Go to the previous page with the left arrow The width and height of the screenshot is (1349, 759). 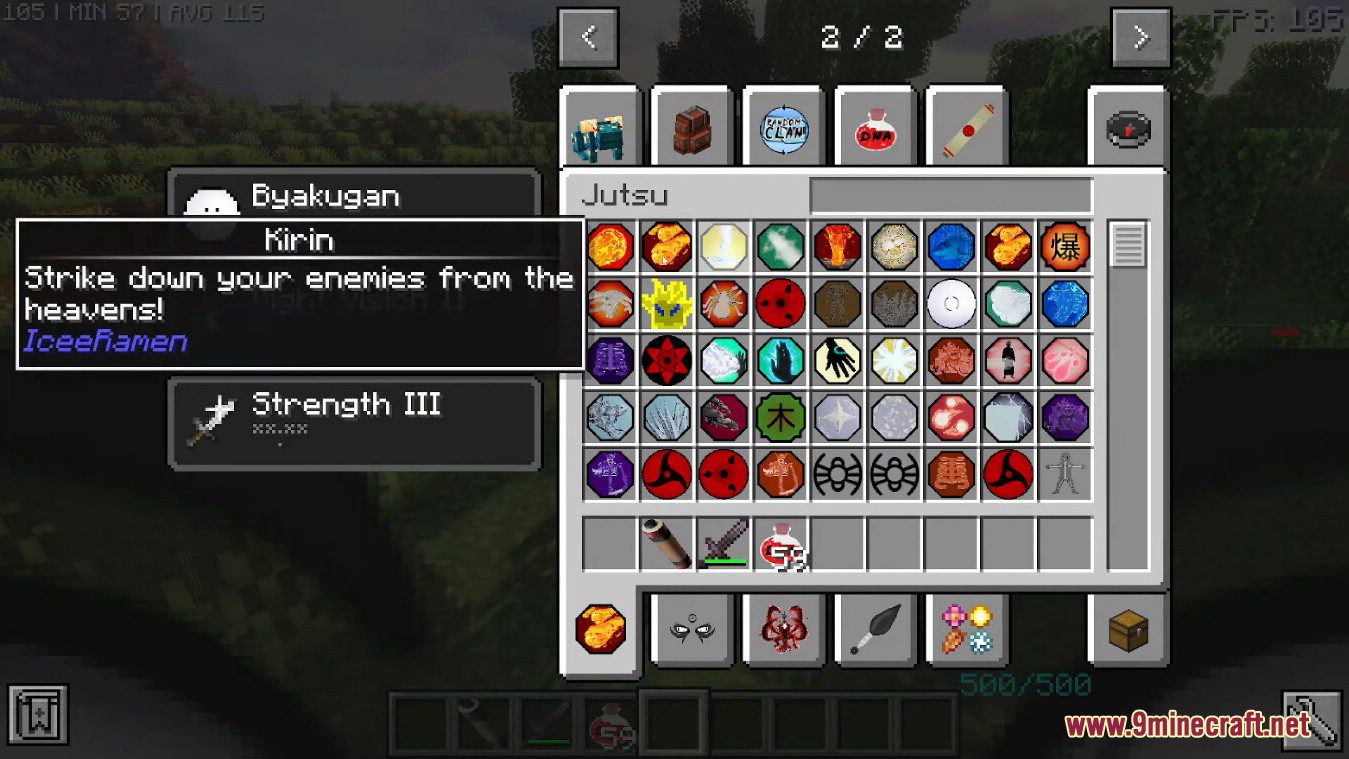click(589, 36)
